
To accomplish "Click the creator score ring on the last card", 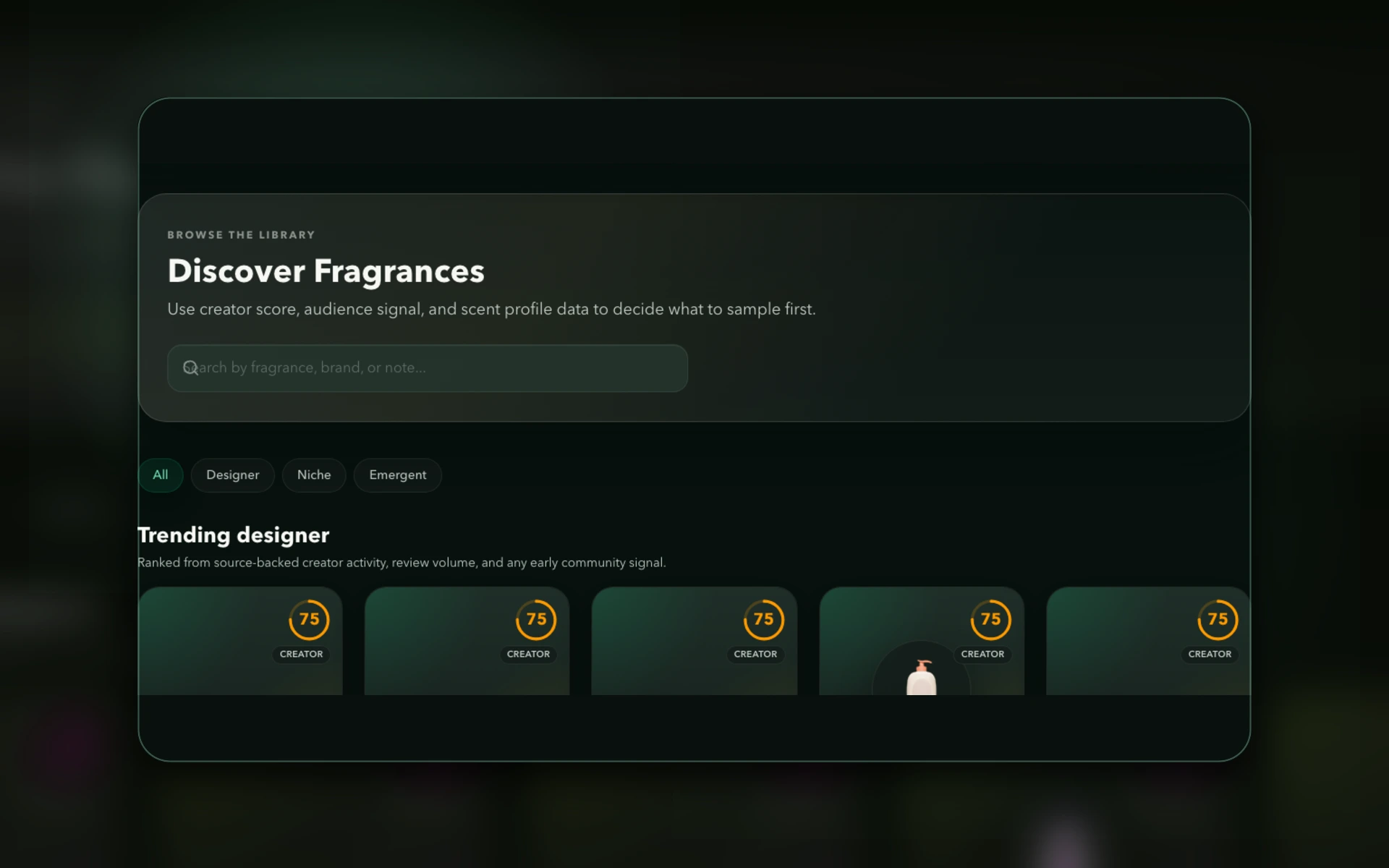I will (x=1218, y=620).
